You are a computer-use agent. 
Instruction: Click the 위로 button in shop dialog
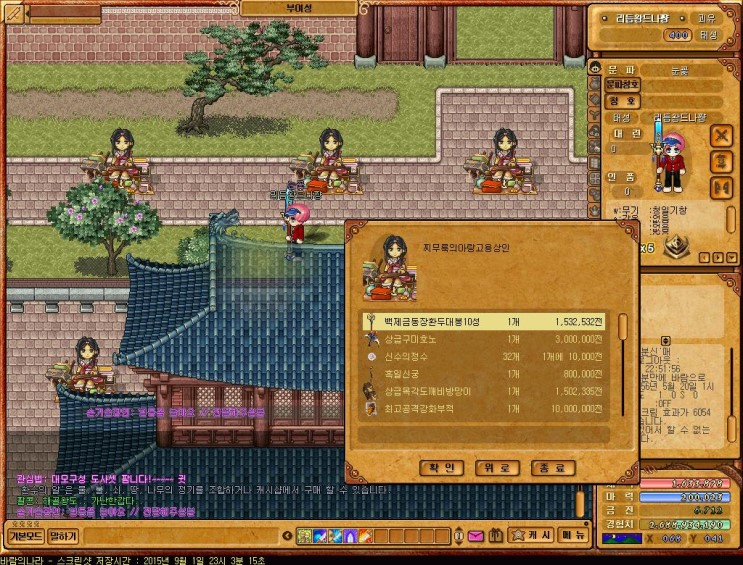click(x=499, y=468)
